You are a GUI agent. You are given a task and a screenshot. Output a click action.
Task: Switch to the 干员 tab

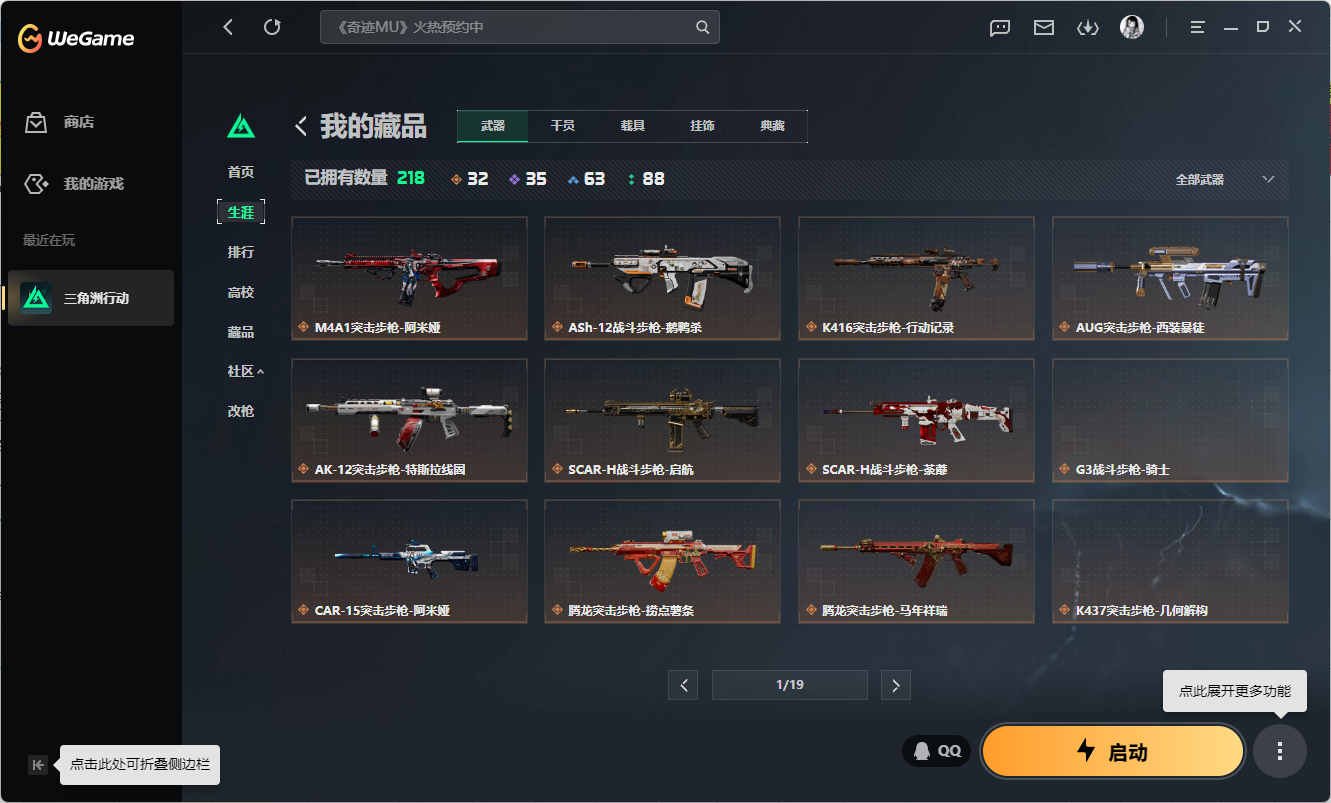[561, 126]
